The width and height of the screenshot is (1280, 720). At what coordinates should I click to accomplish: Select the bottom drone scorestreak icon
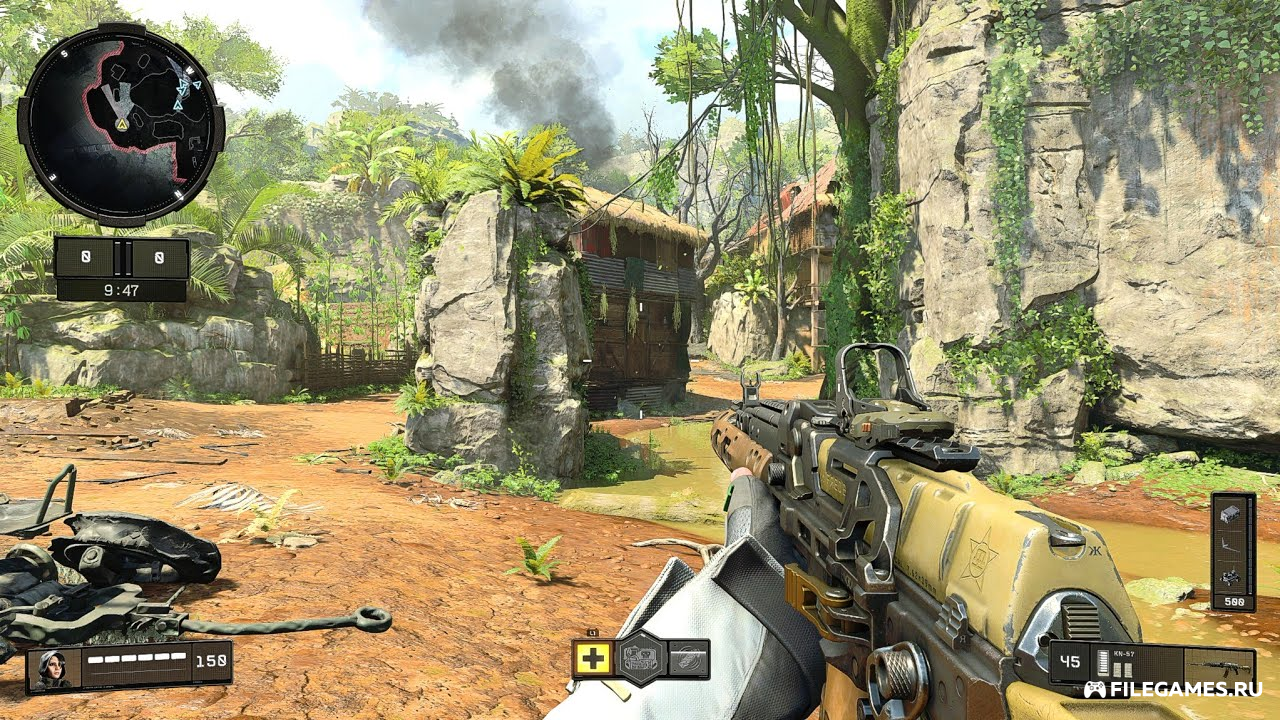[1232, 577]
